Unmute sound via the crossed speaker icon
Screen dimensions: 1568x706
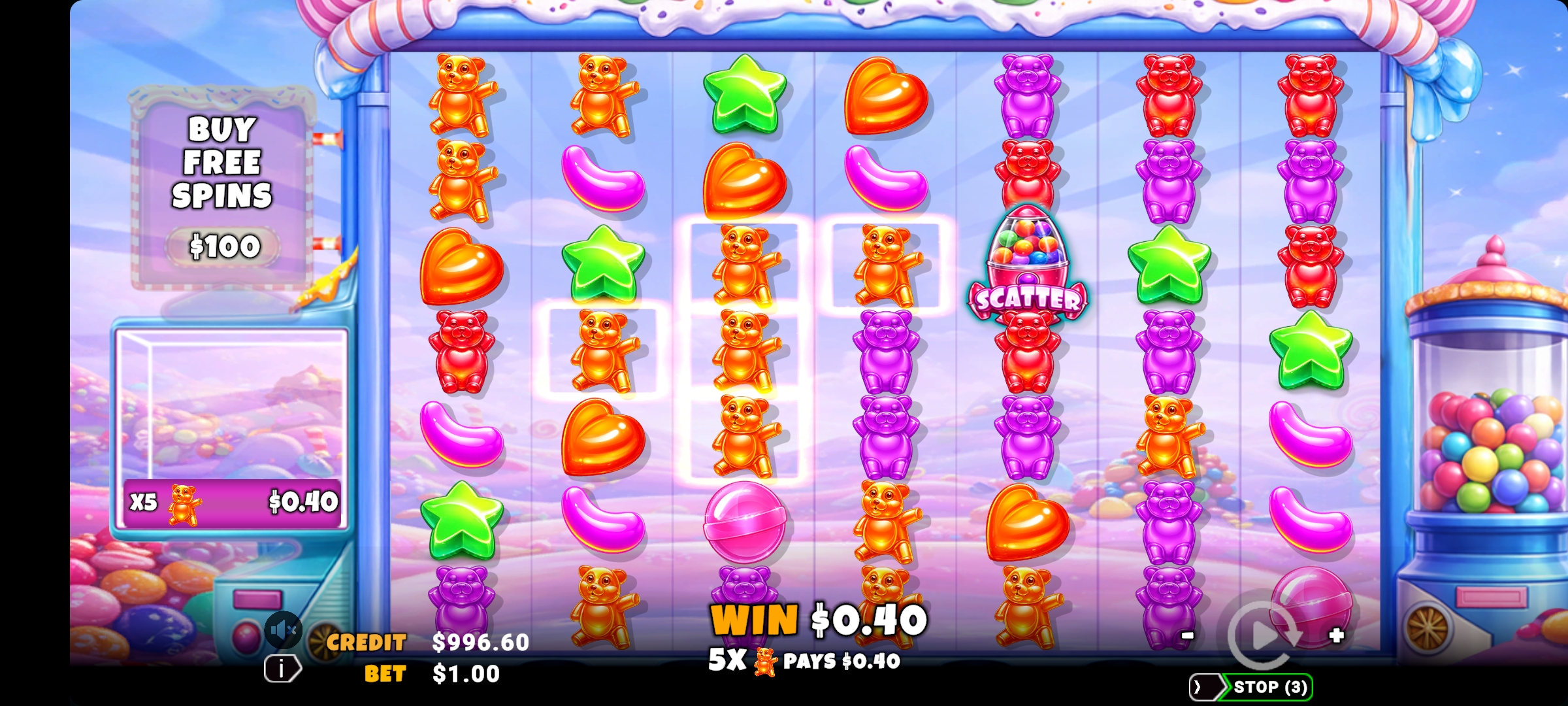point(284,629)
